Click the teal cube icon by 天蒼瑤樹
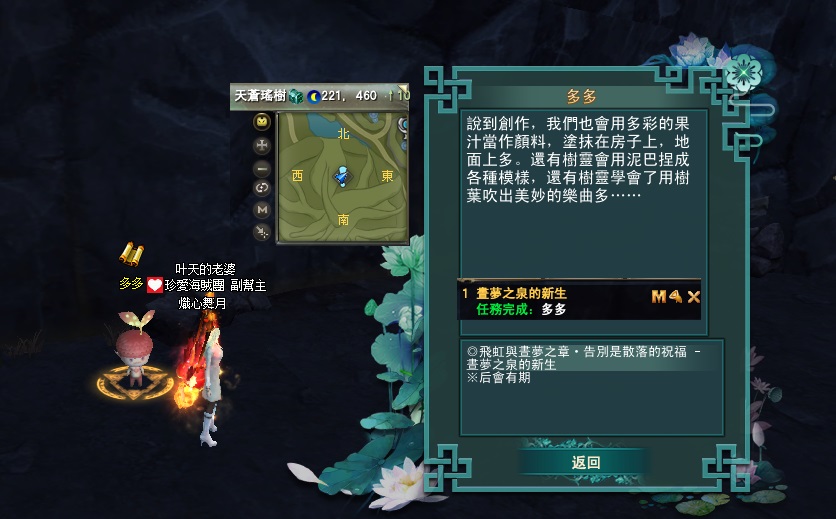The width and height of the screenshot is (836, 519). [x=295, y=96]
